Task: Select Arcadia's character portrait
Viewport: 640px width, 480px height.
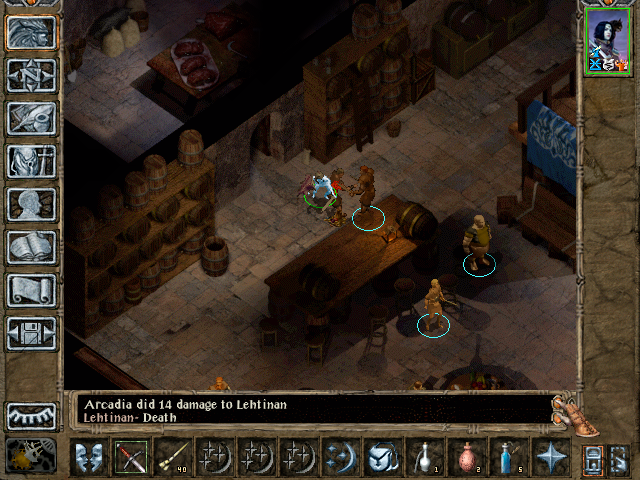Action: (x=608, y=39)
